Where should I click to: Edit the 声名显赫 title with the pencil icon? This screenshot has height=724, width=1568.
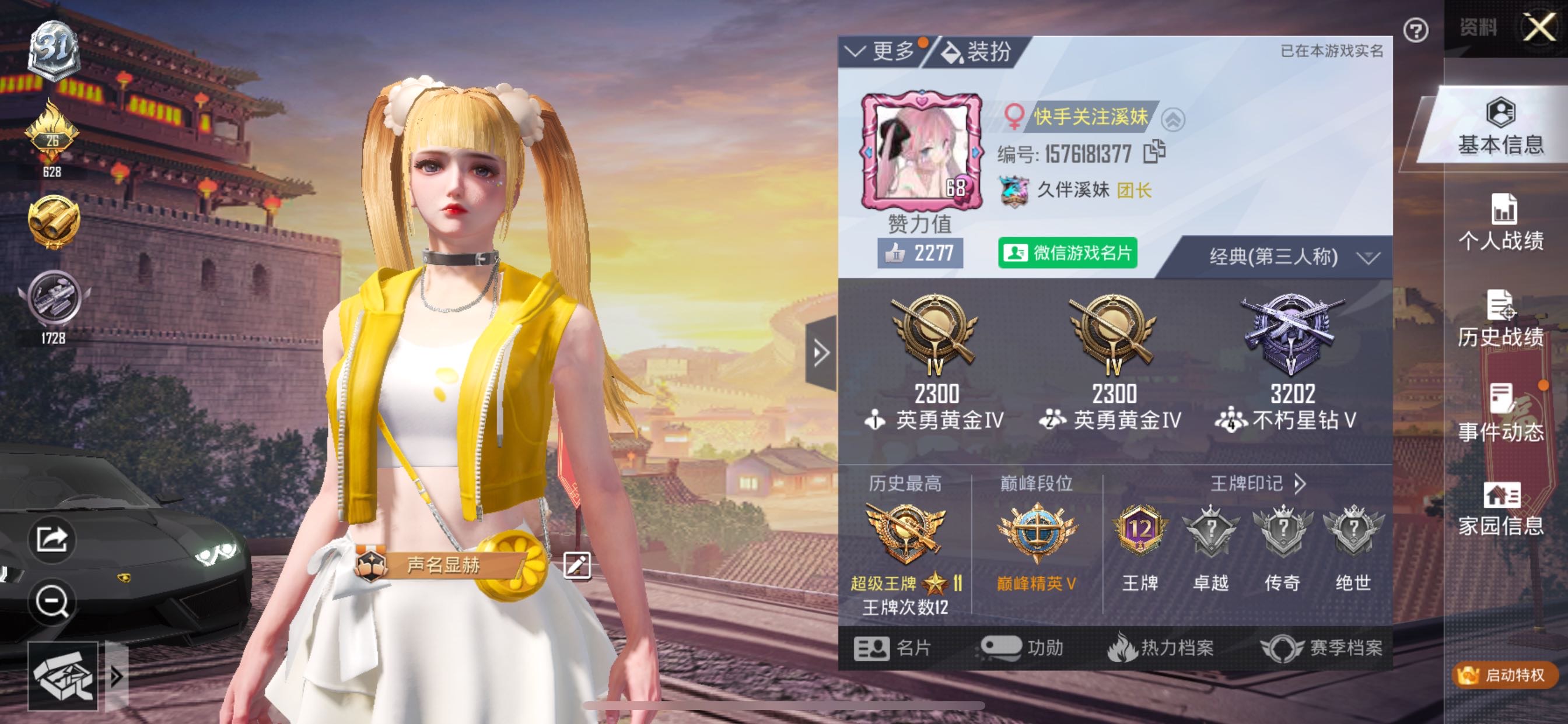click(x=576, y=565)
